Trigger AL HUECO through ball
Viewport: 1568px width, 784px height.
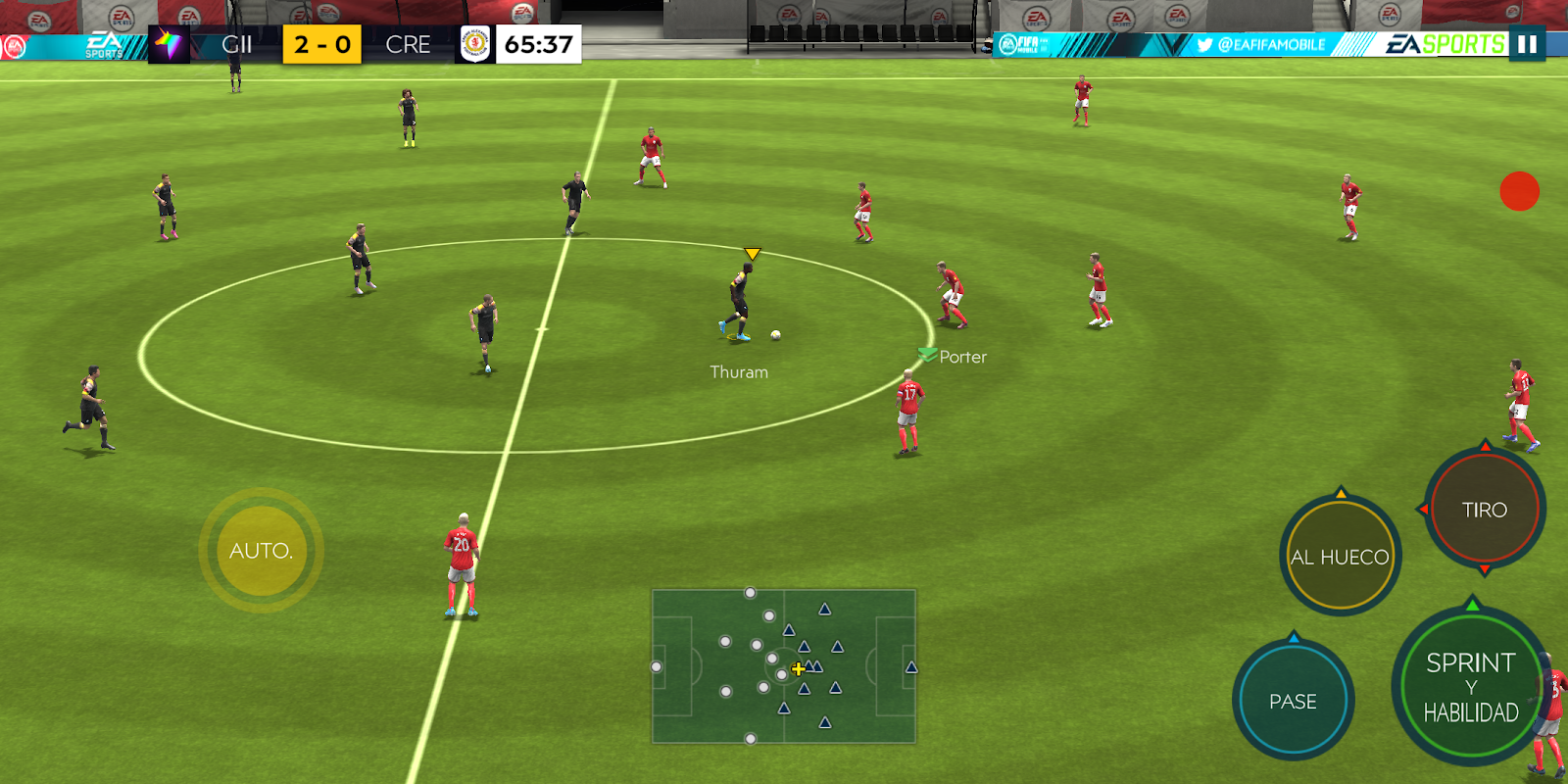point(1340,556)
